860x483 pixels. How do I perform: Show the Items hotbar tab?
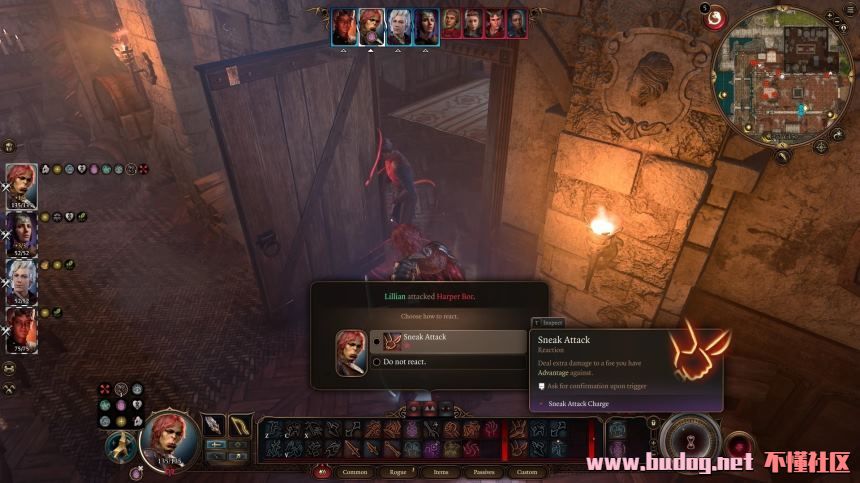click(x=441, y=471)
